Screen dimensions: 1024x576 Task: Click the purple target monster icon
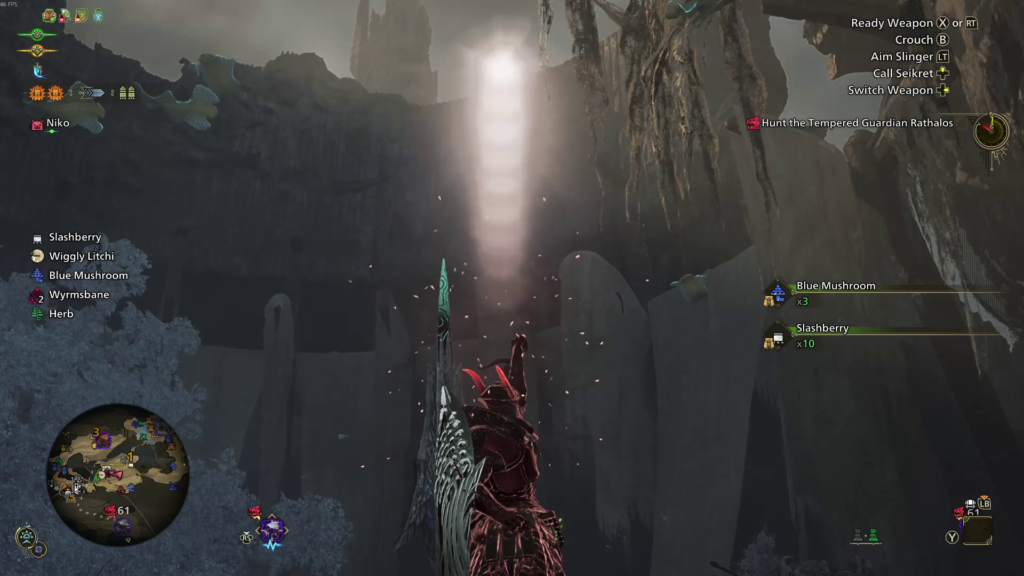click(271, 529)
